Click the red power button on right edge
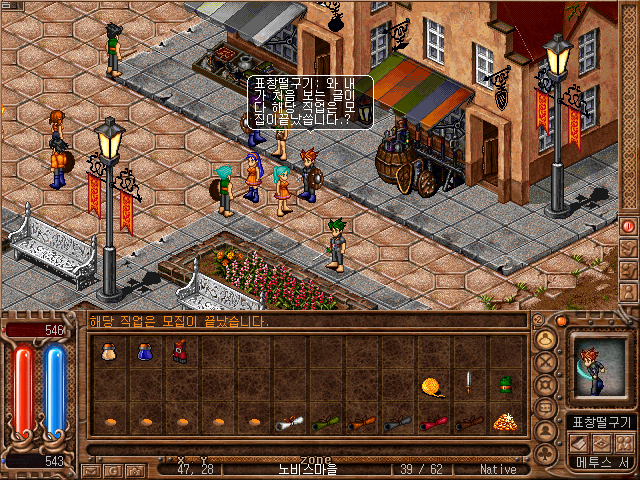640x480 pixels. coord(629,226)
